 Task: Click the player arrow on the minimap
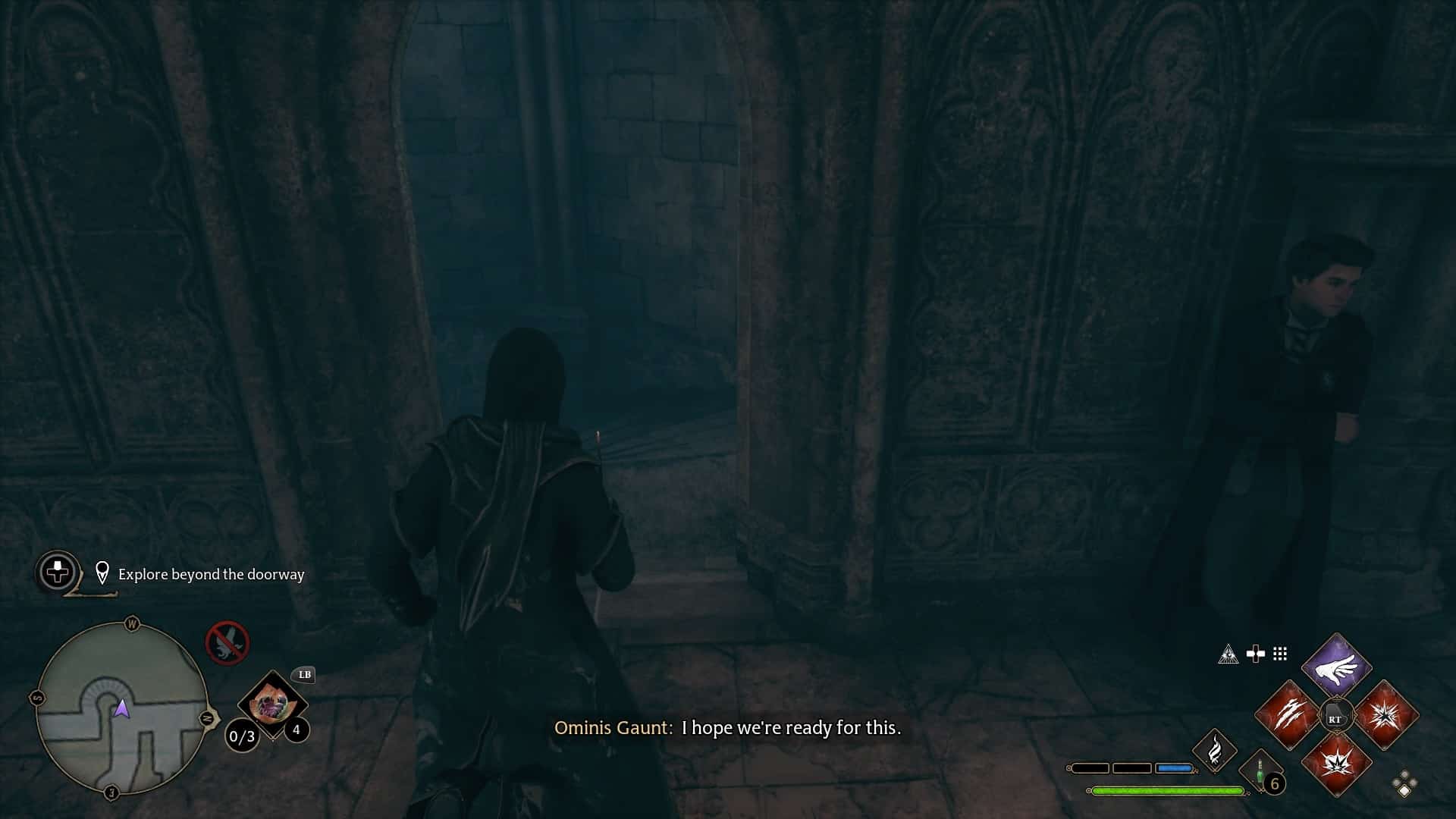coord(121,709)
